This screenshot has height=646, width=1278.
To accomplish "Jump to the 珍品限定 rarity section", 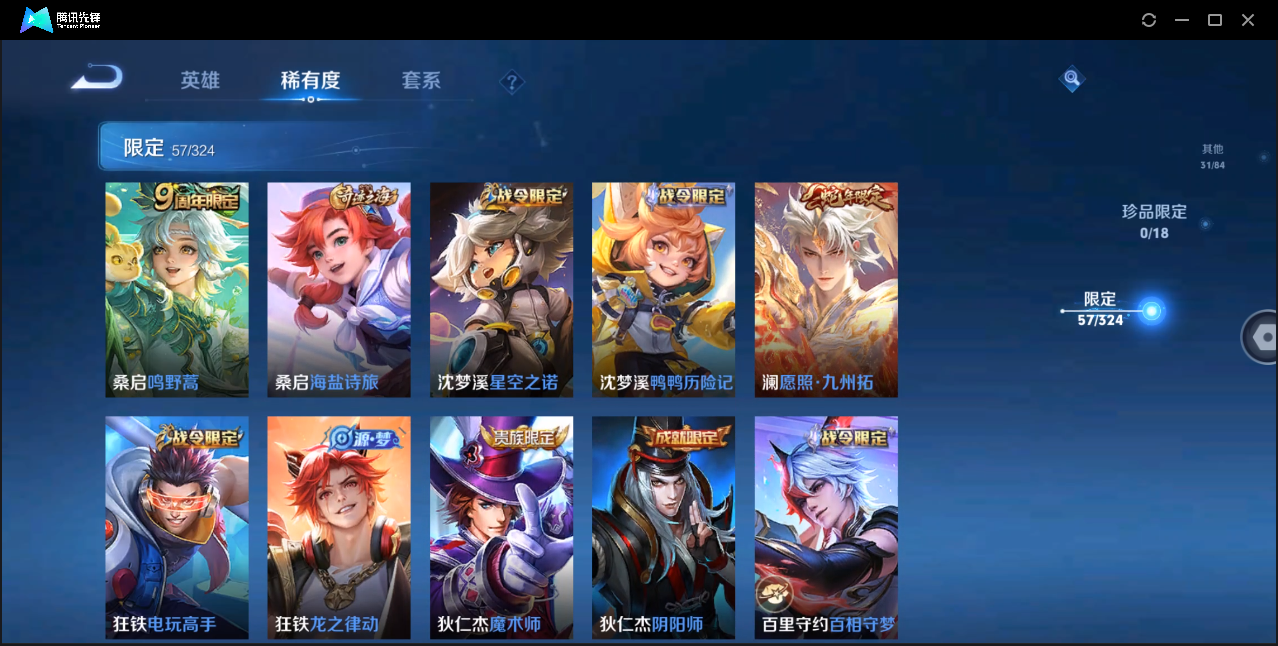I will click(x=1154, y=221).
